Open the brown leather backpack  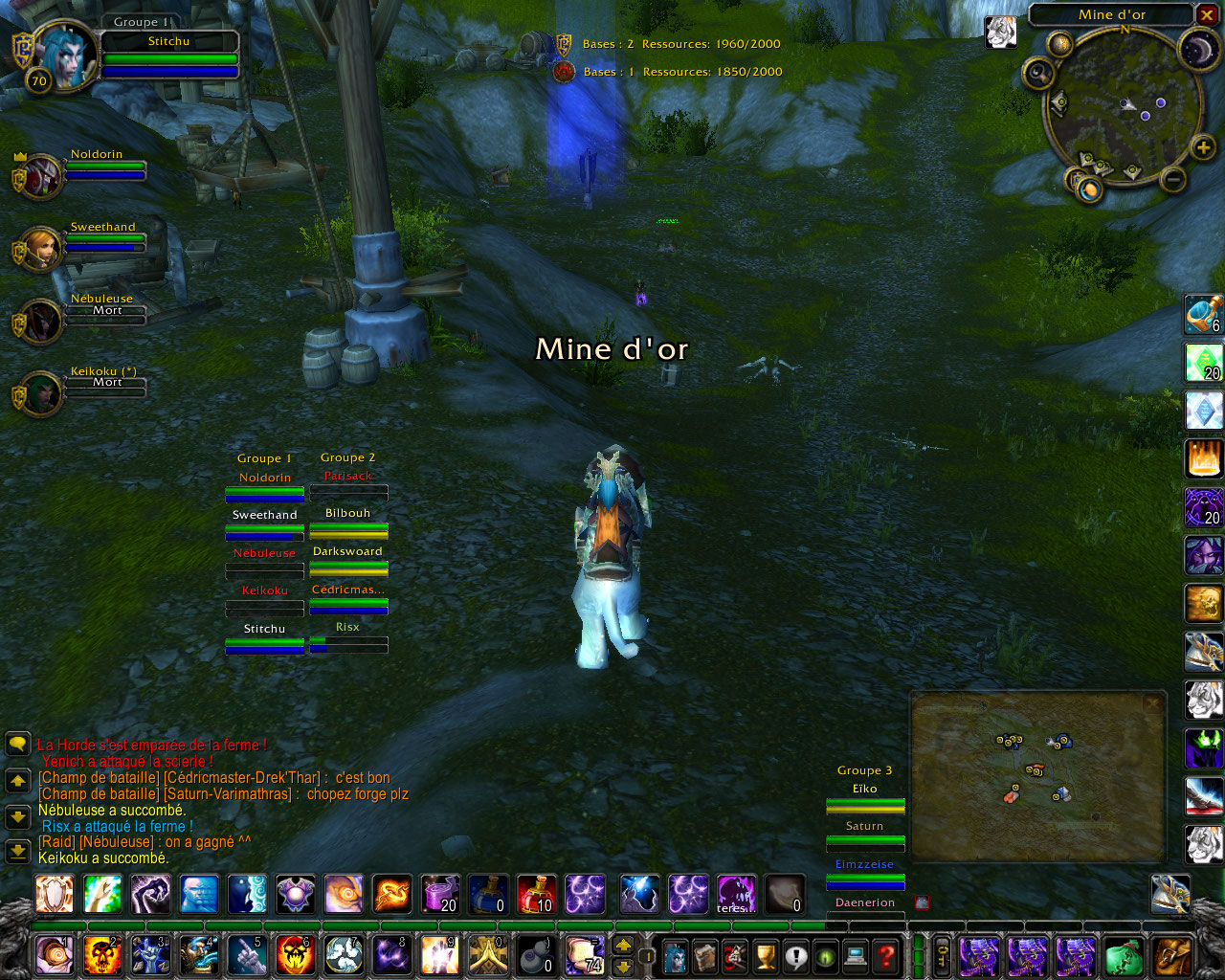tap(1172, 955)
